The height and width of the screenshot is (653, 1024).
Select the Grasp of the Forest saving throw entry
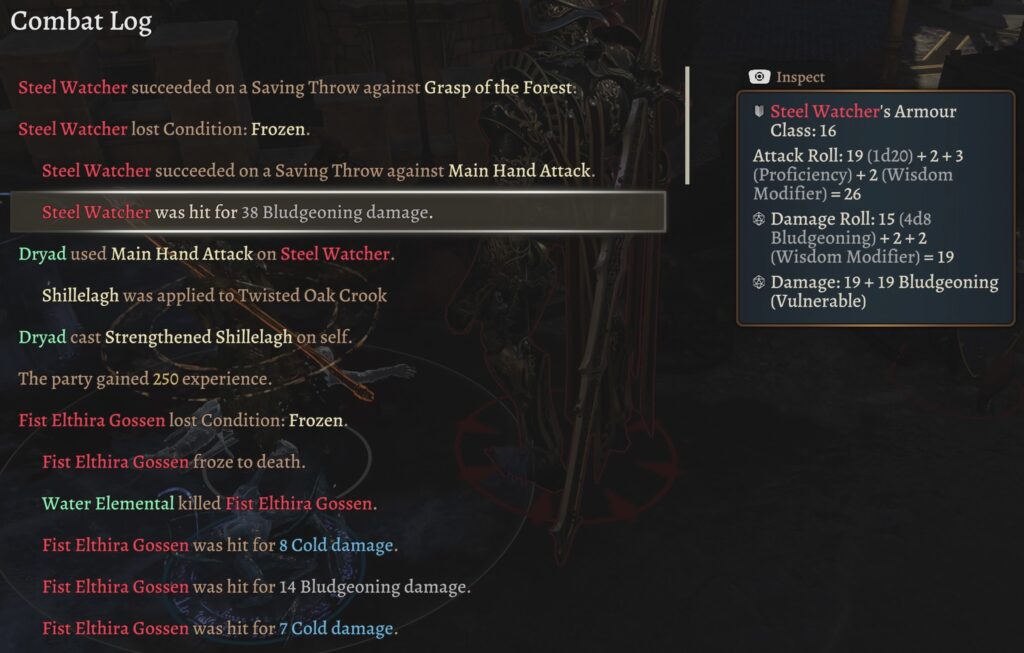click(x=298, y=87)
